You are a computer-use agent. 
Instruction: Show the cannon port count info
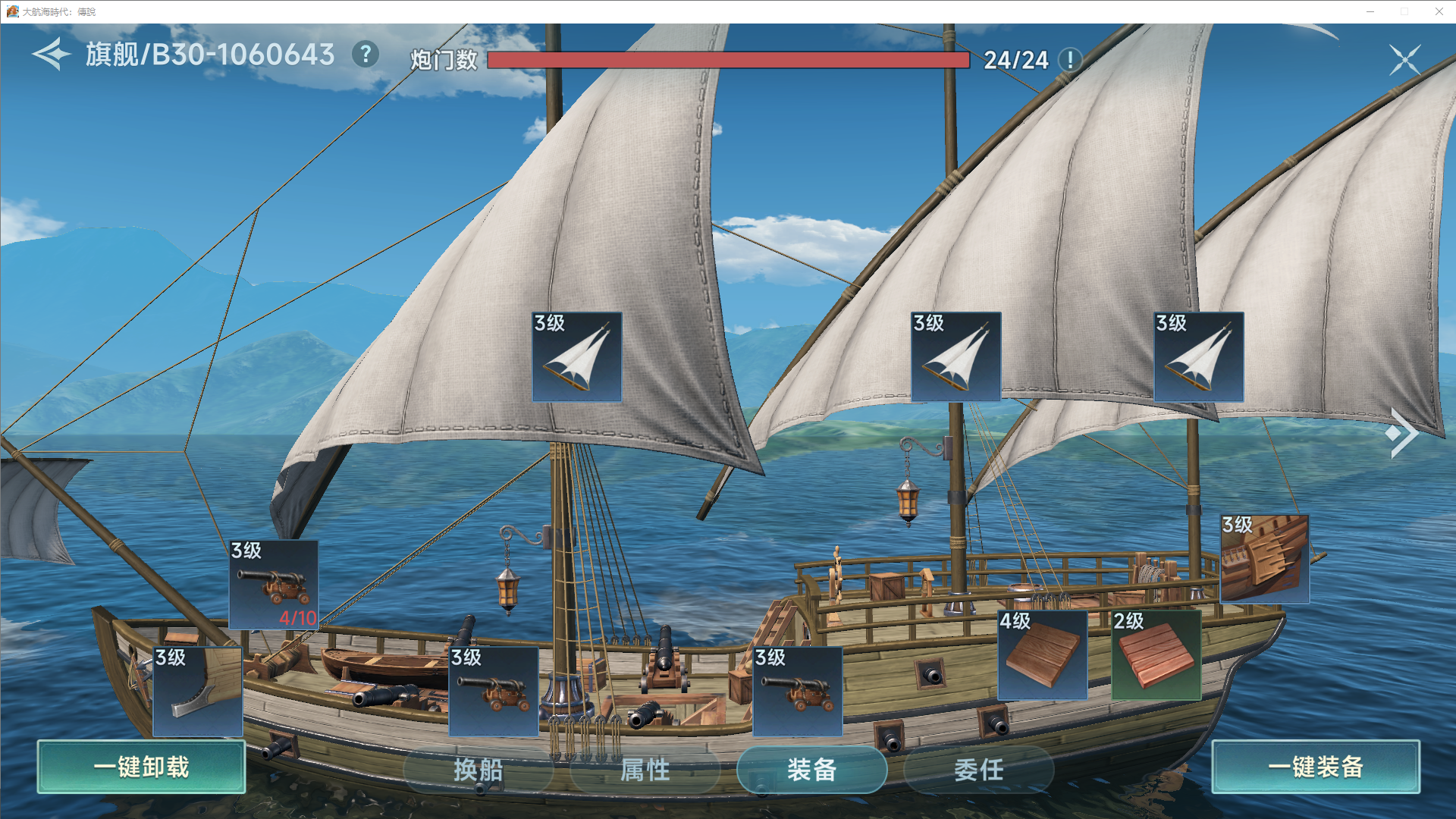1070,59
